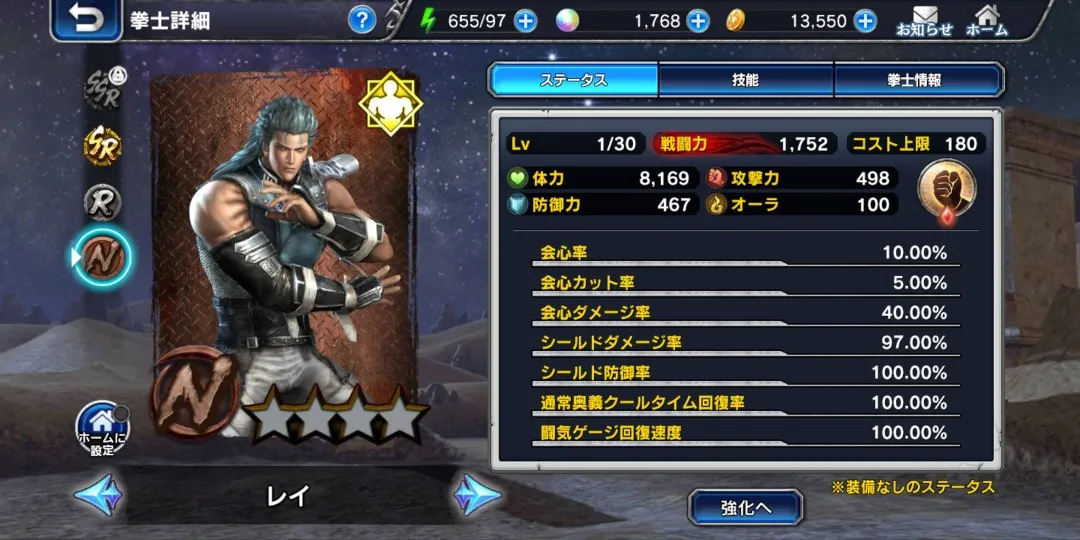Show the next fighter with right arrow
This screenshot has height=540, width=1080.
click(x=477, y=495)
